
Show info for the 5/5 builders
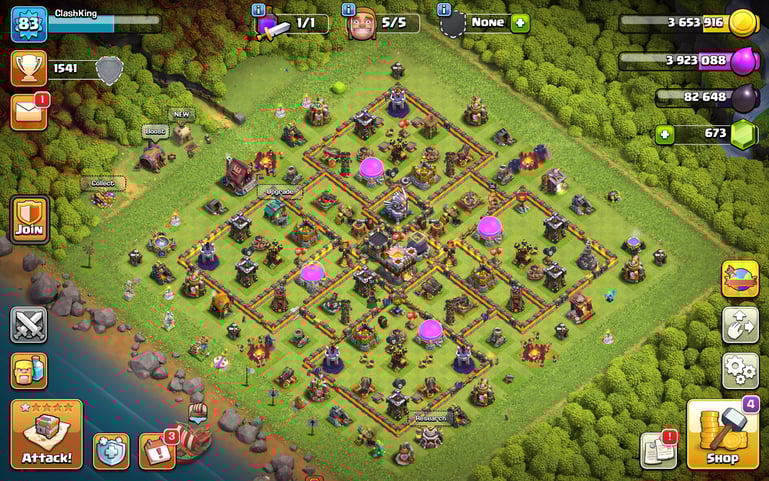348,9
